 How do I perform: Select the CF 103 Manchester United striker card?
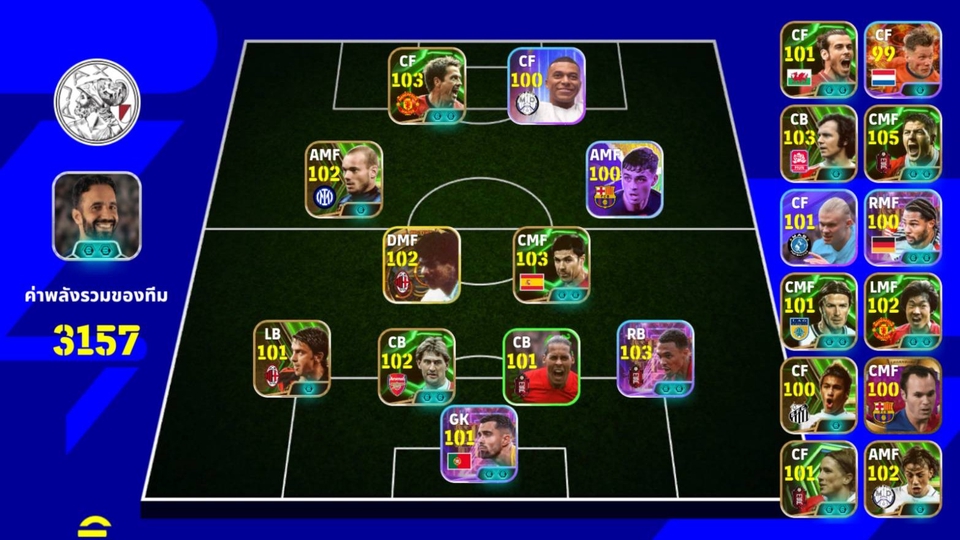pos(427,86)
